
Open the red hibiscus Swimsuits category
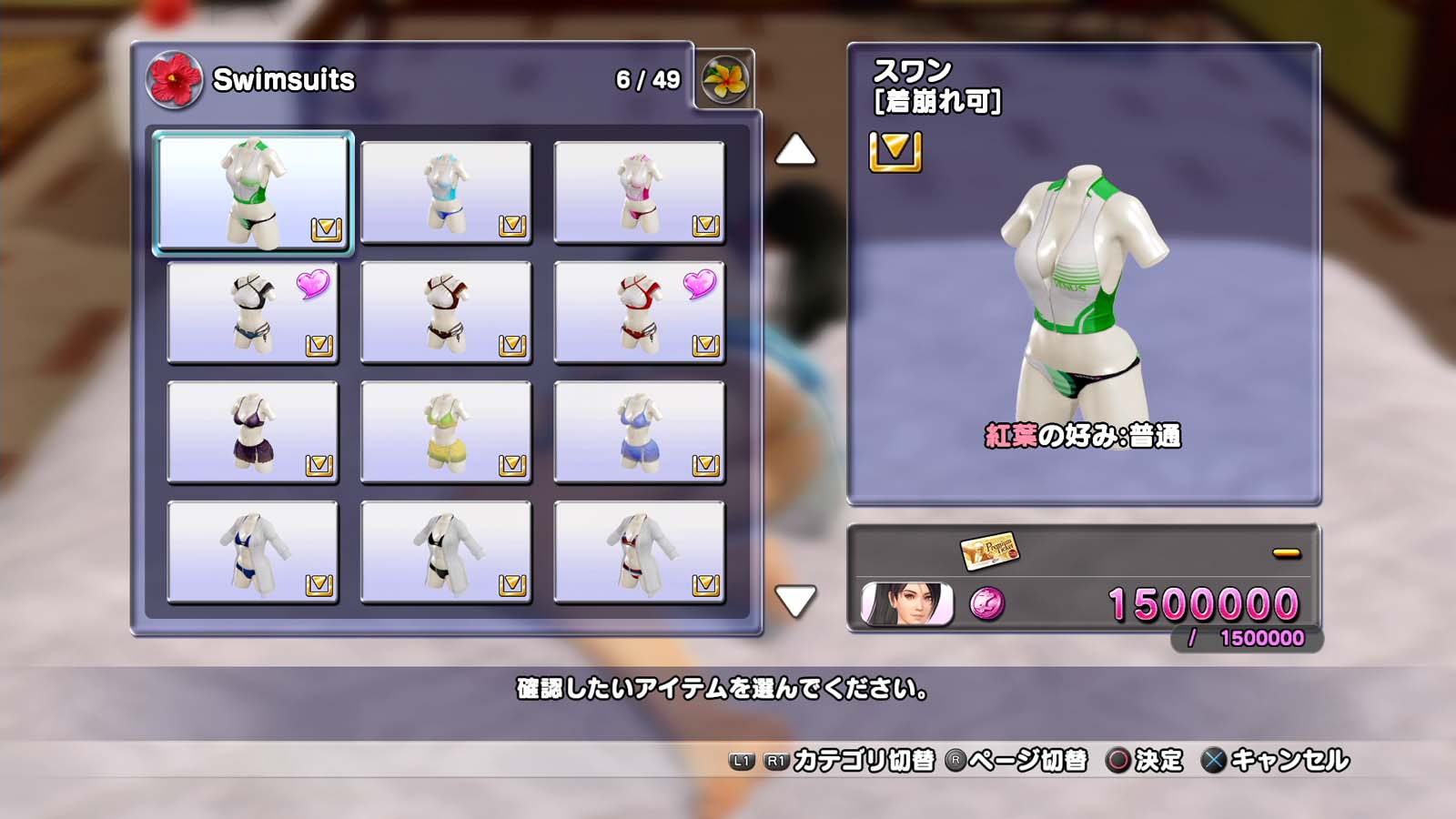(x=174, y=79)
